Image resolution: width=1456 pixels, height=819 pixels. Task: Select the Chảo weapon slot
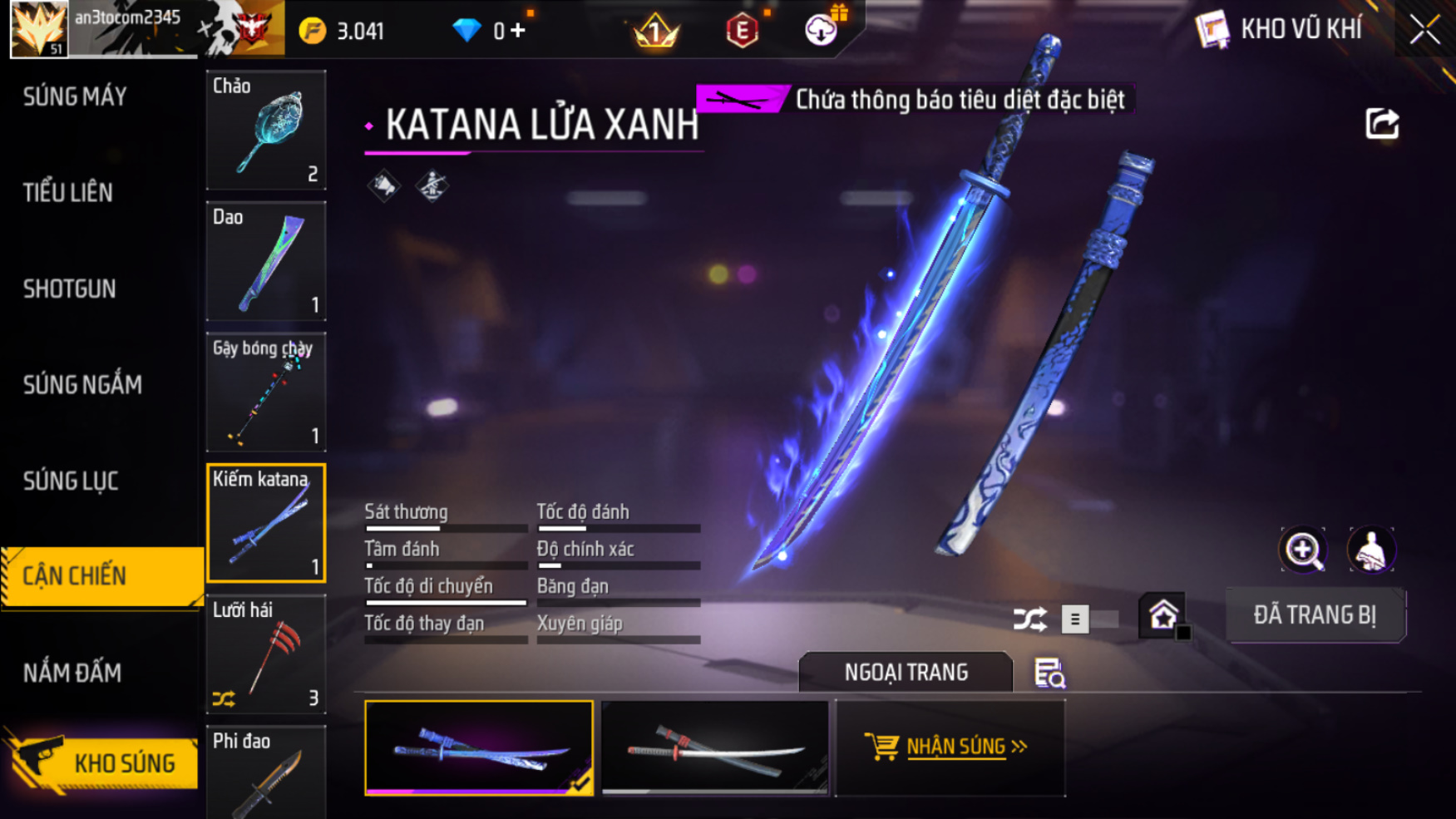[x=266, y=130]
